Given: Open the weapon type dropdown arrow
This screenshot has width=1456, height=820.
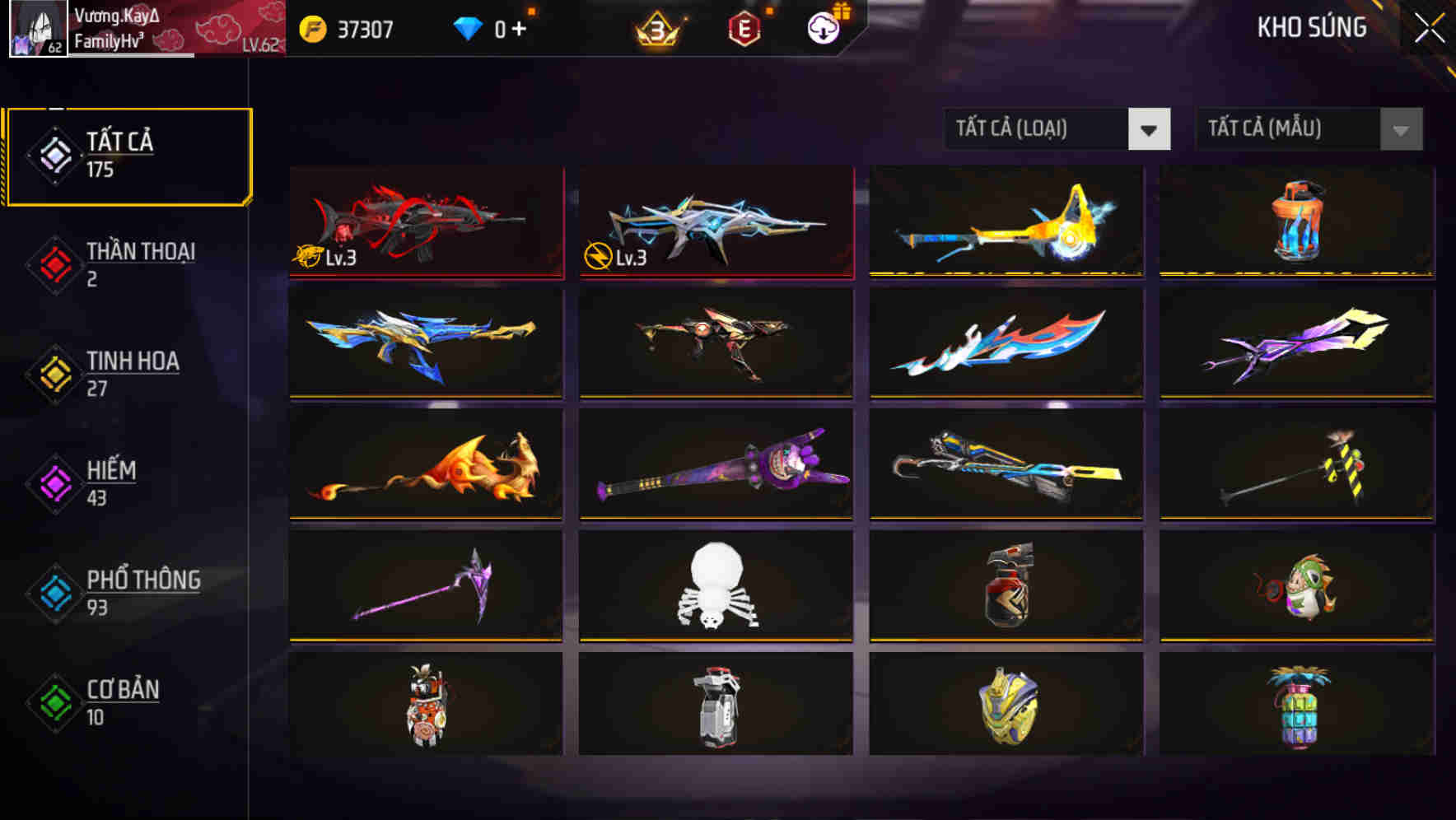Looking at the screenshot, I should click(1150, 130).
